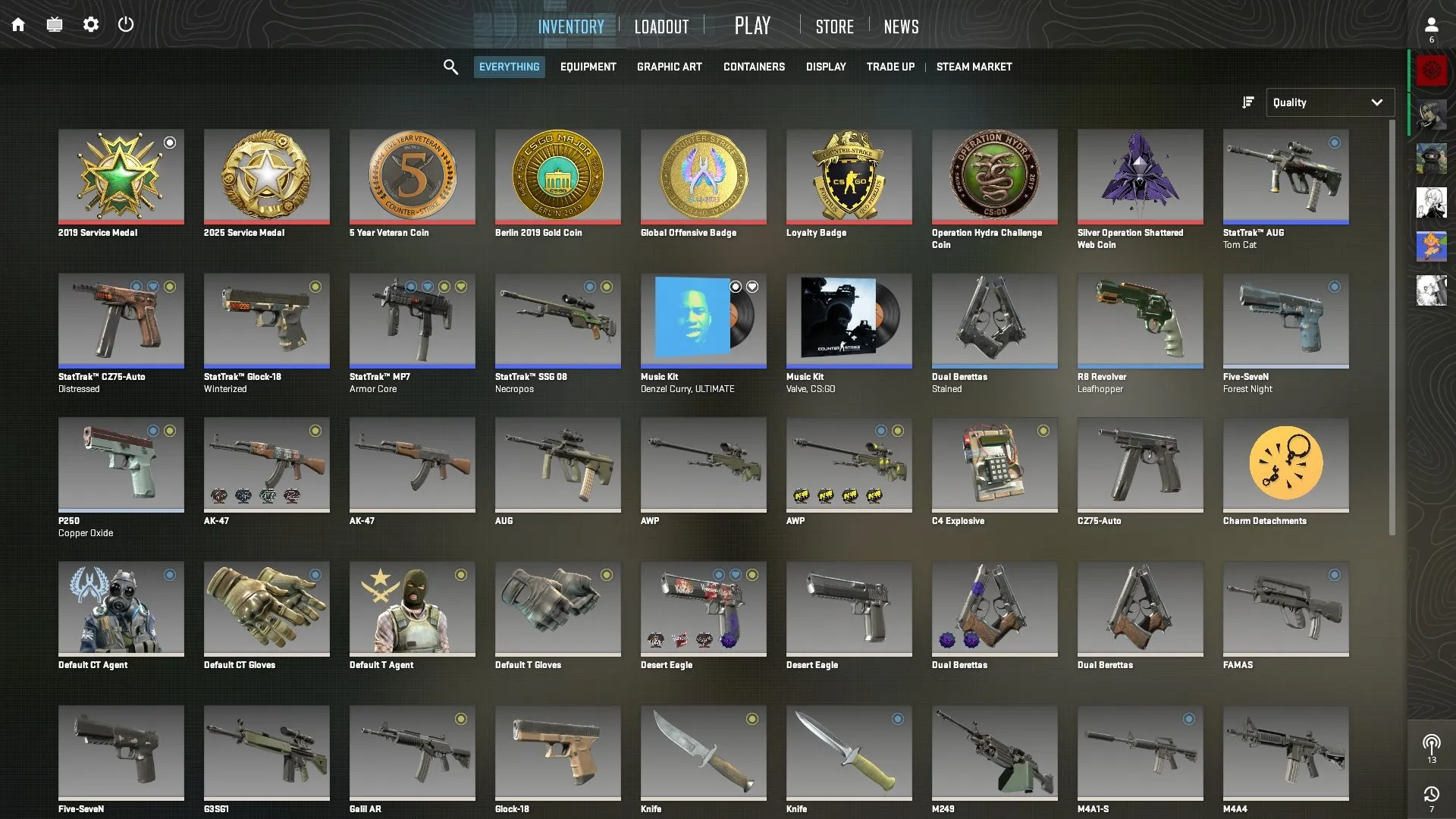The height and width of the screenshot is (819, 1456).
Task: Toggle the StatTrak AUG rarity dot marker
Action: coord(1335,142)
